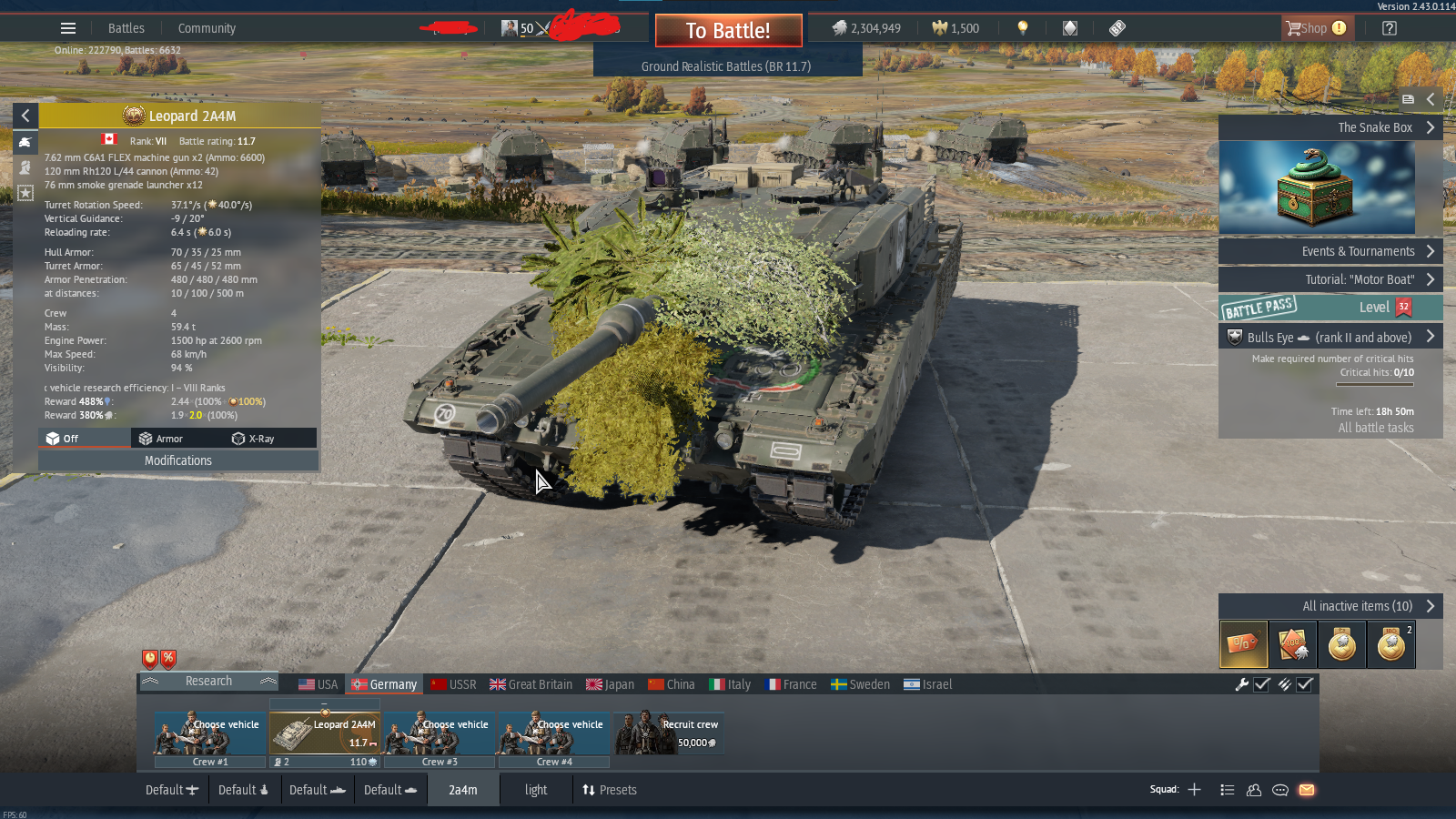Launch the Motor Boat tutorial
The width and height of the screenshot is (1456, 819).
[1330, 279]
